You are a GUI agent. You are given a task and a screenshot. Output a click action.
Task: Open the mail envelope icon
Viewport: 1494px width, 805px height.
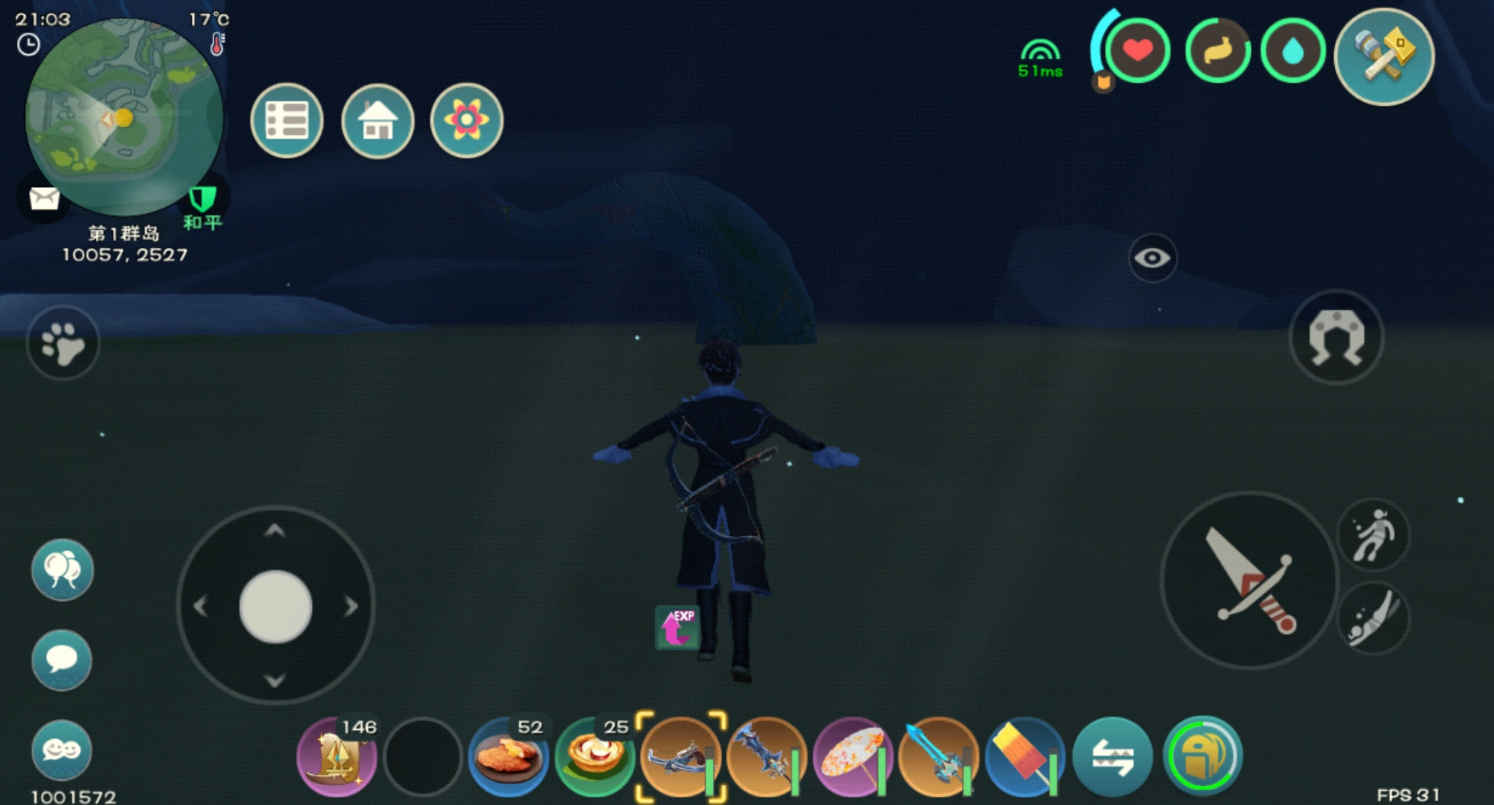tap(44, 198)
